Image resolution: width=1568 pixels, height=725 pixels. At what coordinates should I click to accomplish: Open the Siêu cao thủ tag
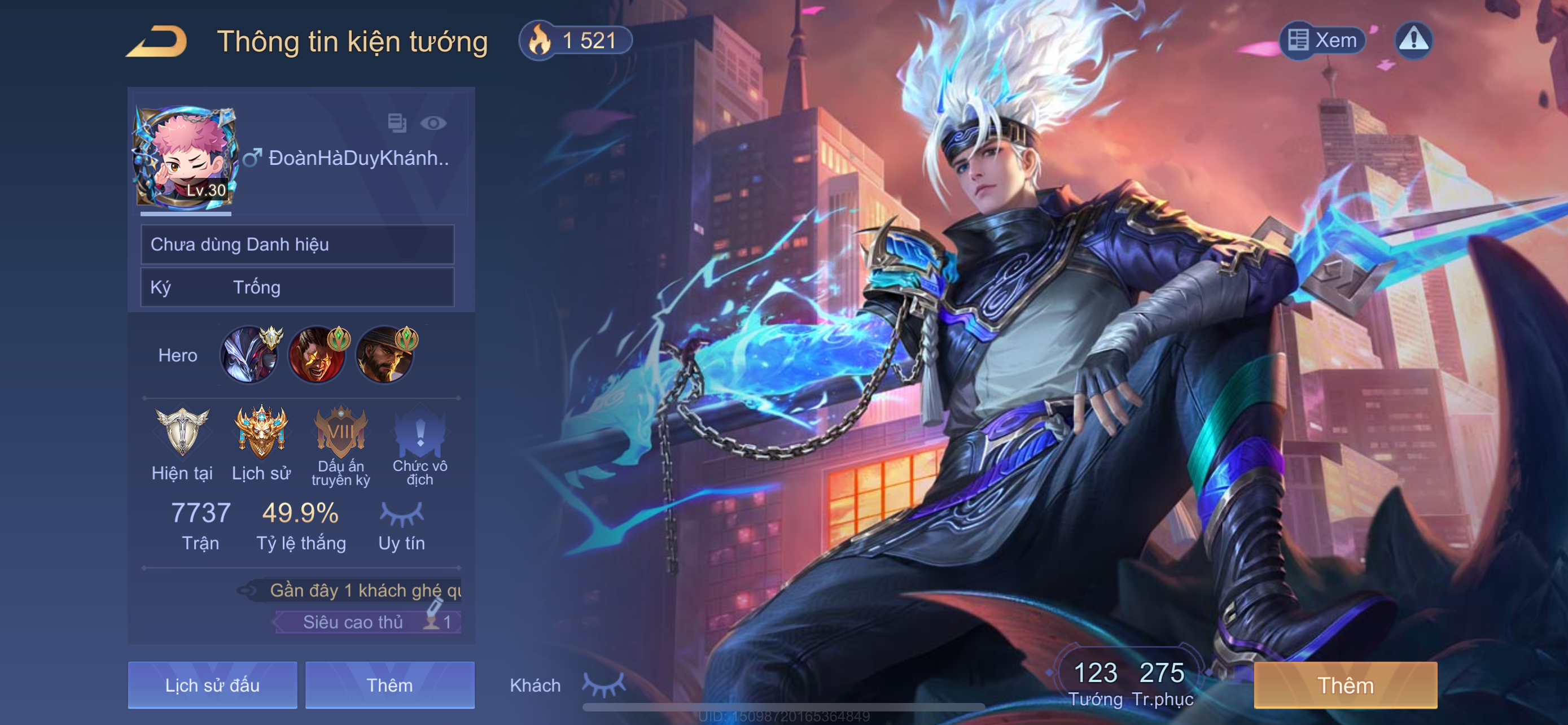pos(367,622)
